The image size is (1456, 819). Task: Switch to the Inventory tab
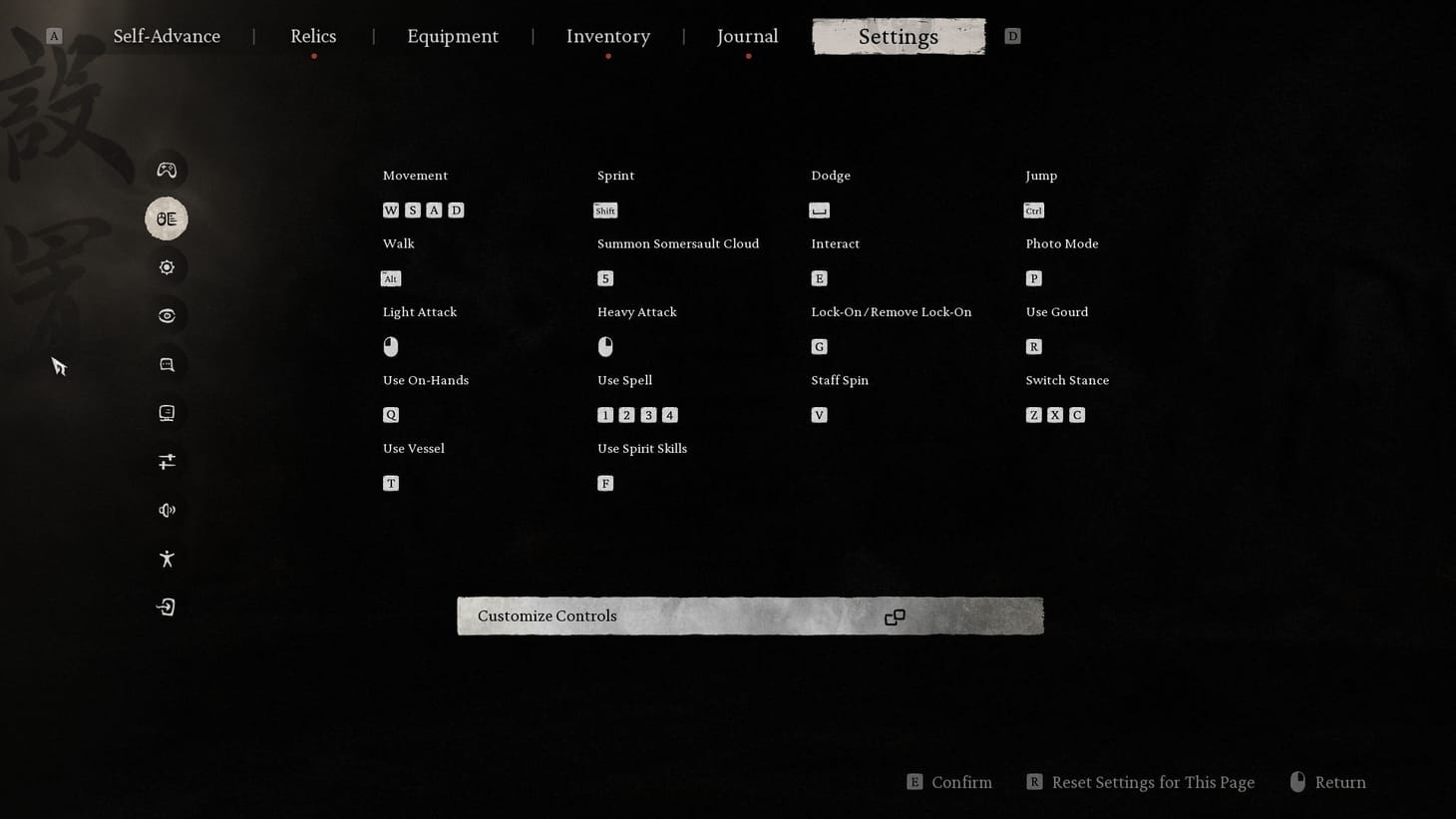[607, 36]
